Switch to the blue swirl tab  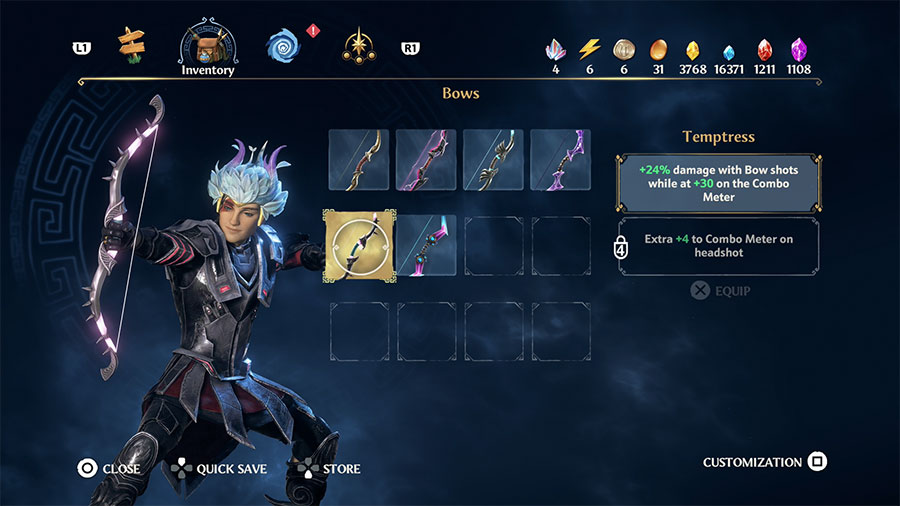[283, 44]
